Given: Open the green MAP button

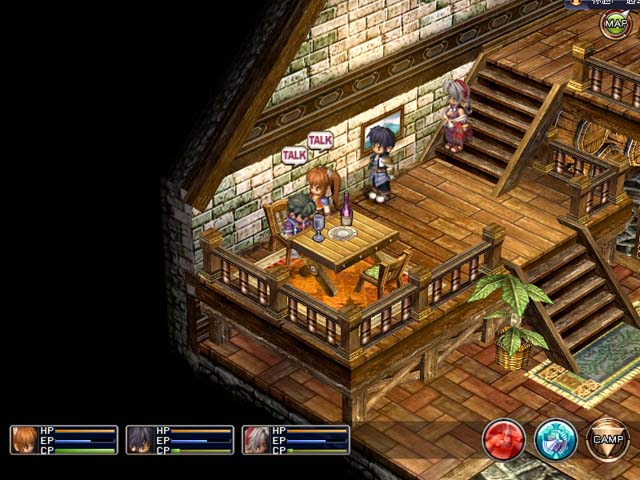Looking at the screenshot, I should 614,24.
